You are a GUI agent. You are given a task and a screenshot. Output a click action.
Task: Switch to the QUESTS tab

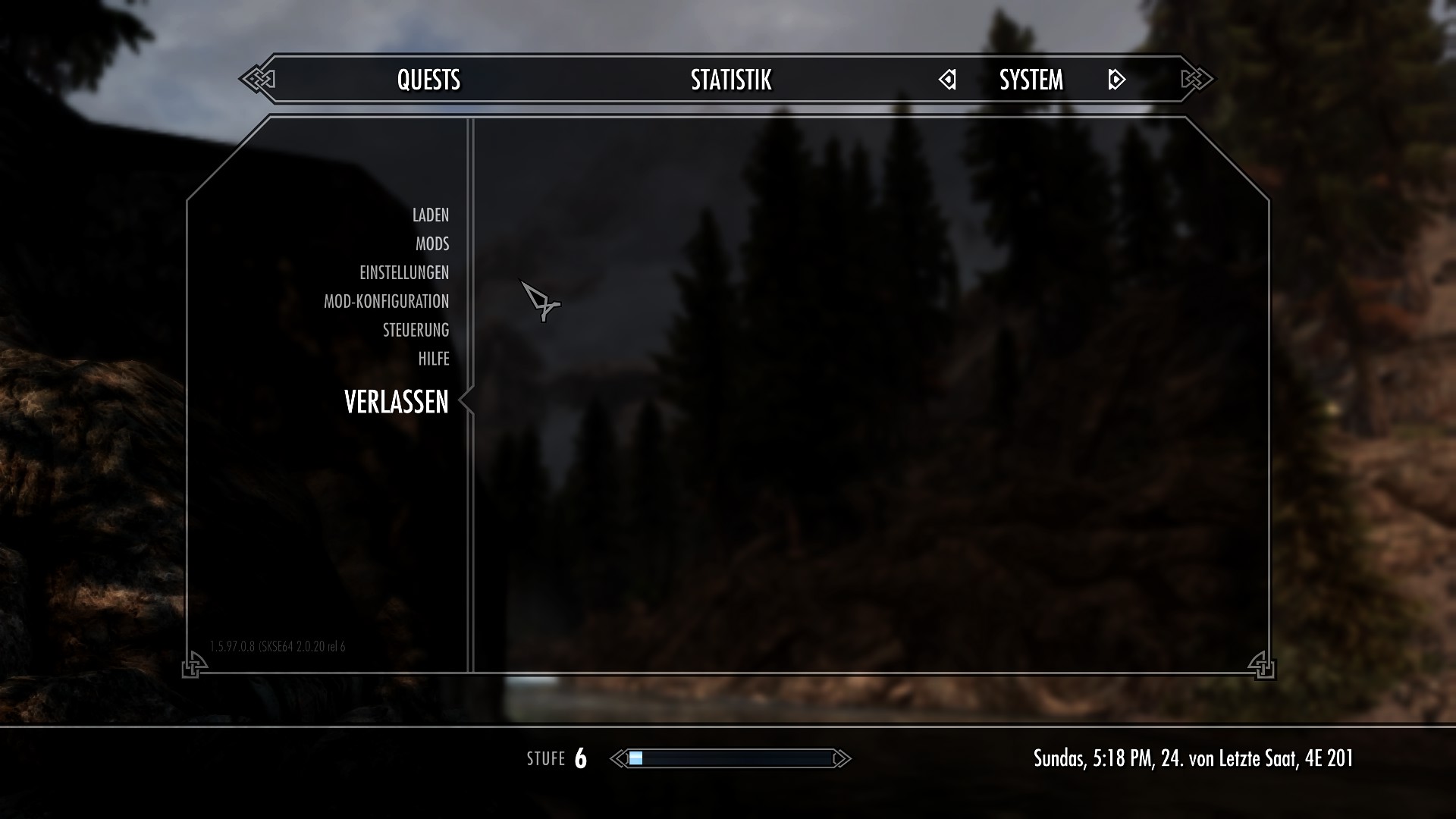click(x=430, y=79)
